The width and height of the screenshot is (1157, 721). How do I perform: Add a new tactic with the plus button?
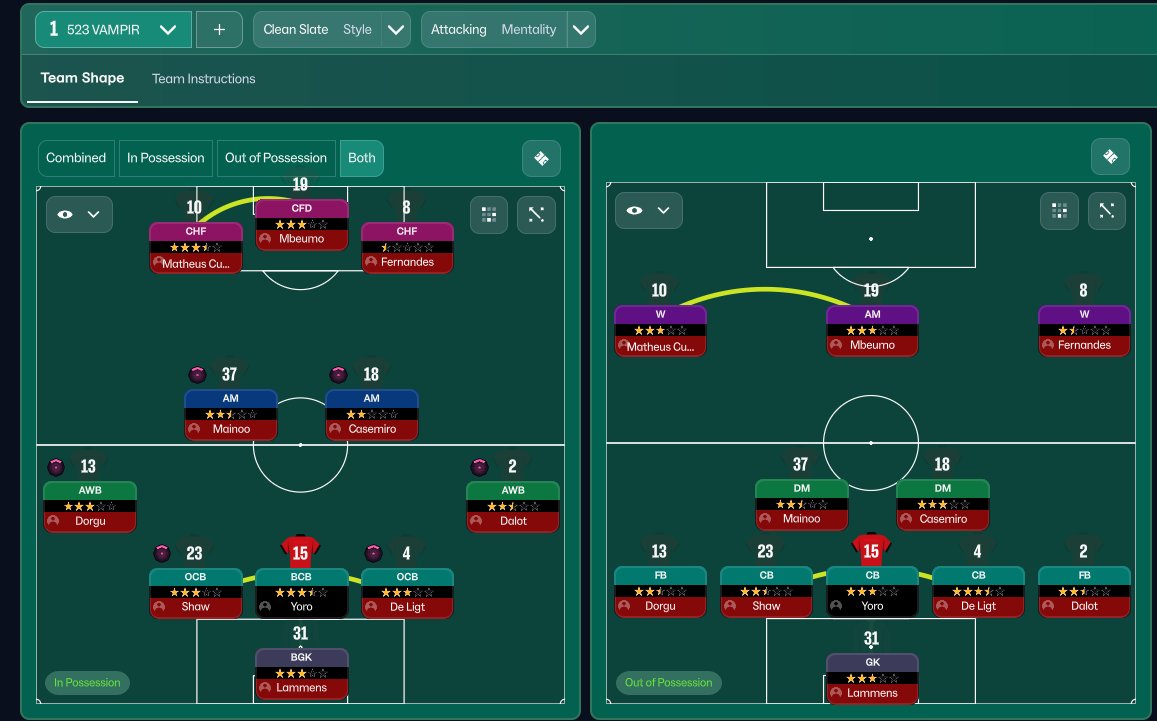pyautogui.click(x=220, y=30)
